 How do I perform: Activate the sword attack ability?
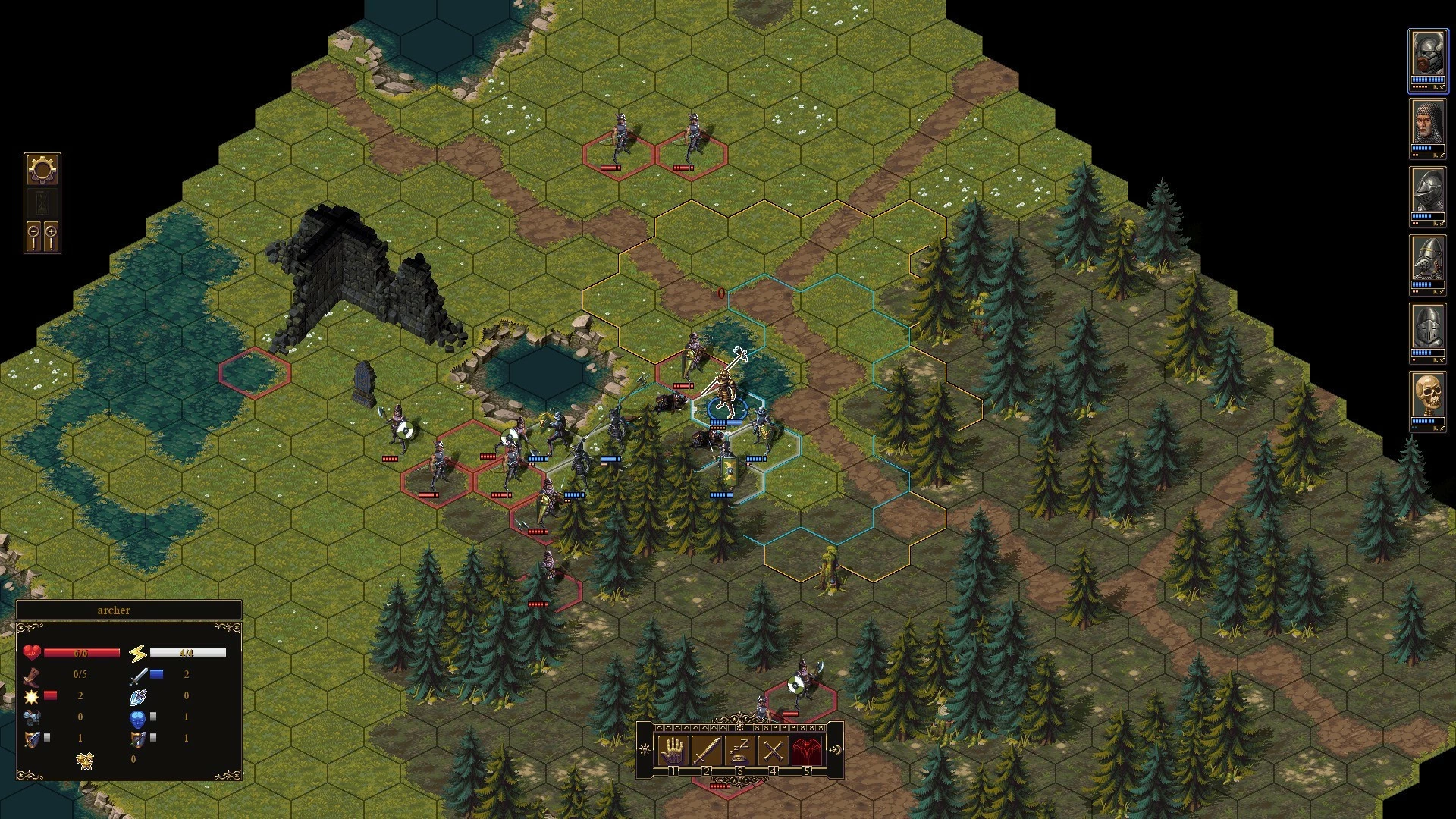(706, 749)
